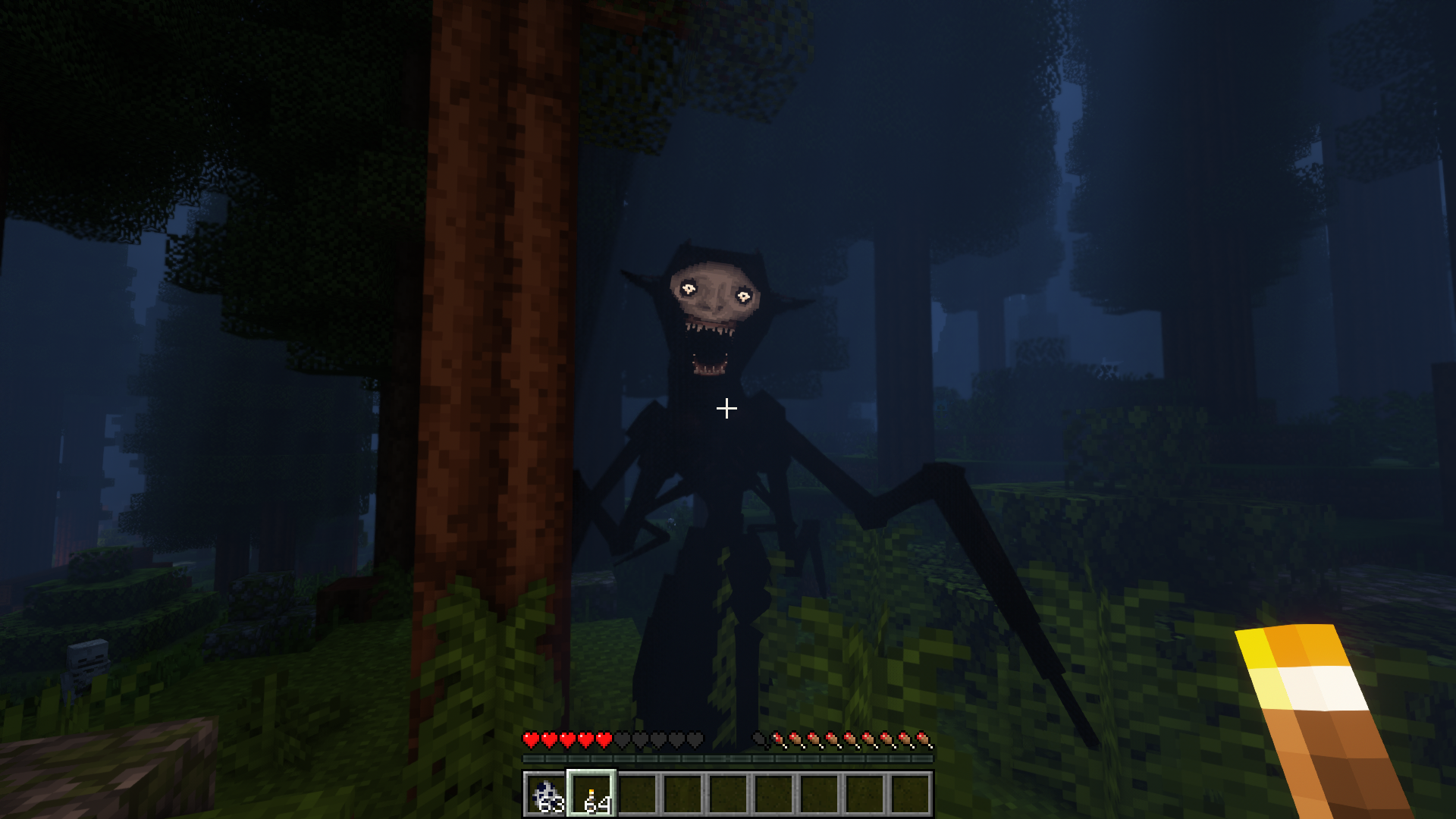The width and height of the screenshot is (1456, 819).
Task: Click the depleted drumstick outline in the hunger bar
Action: pyautogui.click(x=758, y=738)
